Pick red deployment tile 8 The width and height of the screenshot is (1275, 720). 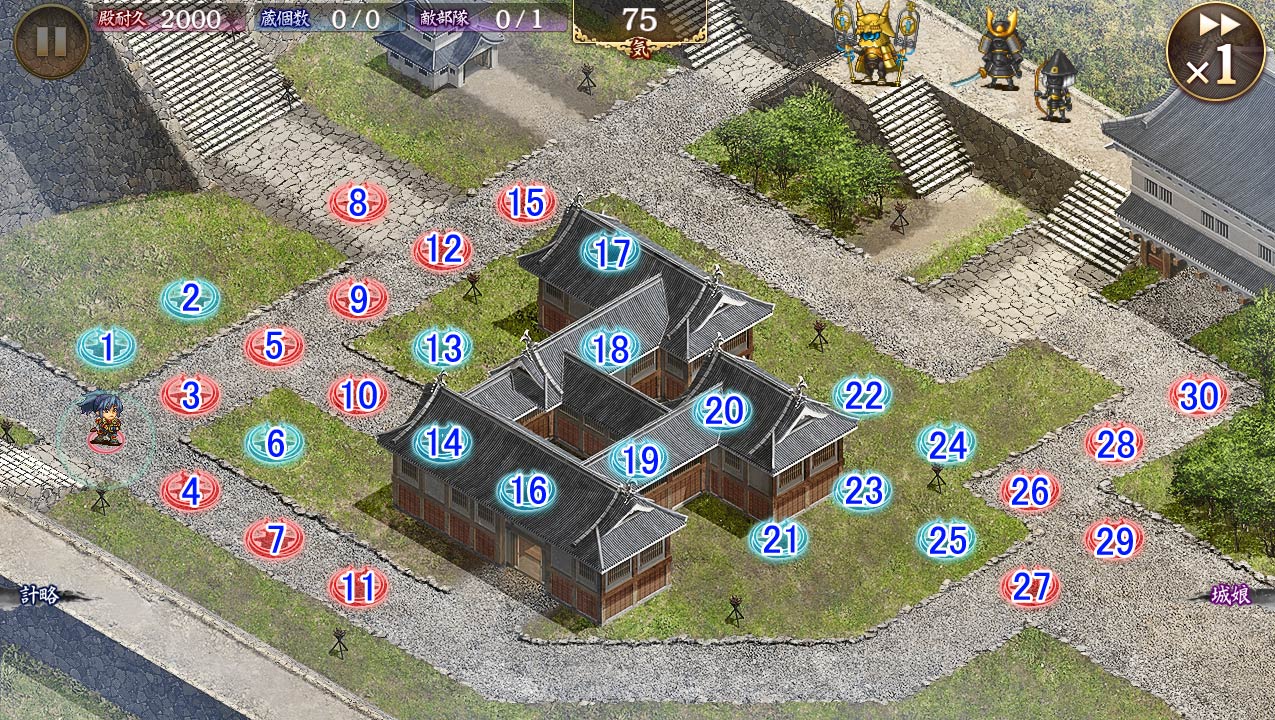pyautogui.click(x=358, y=203)
